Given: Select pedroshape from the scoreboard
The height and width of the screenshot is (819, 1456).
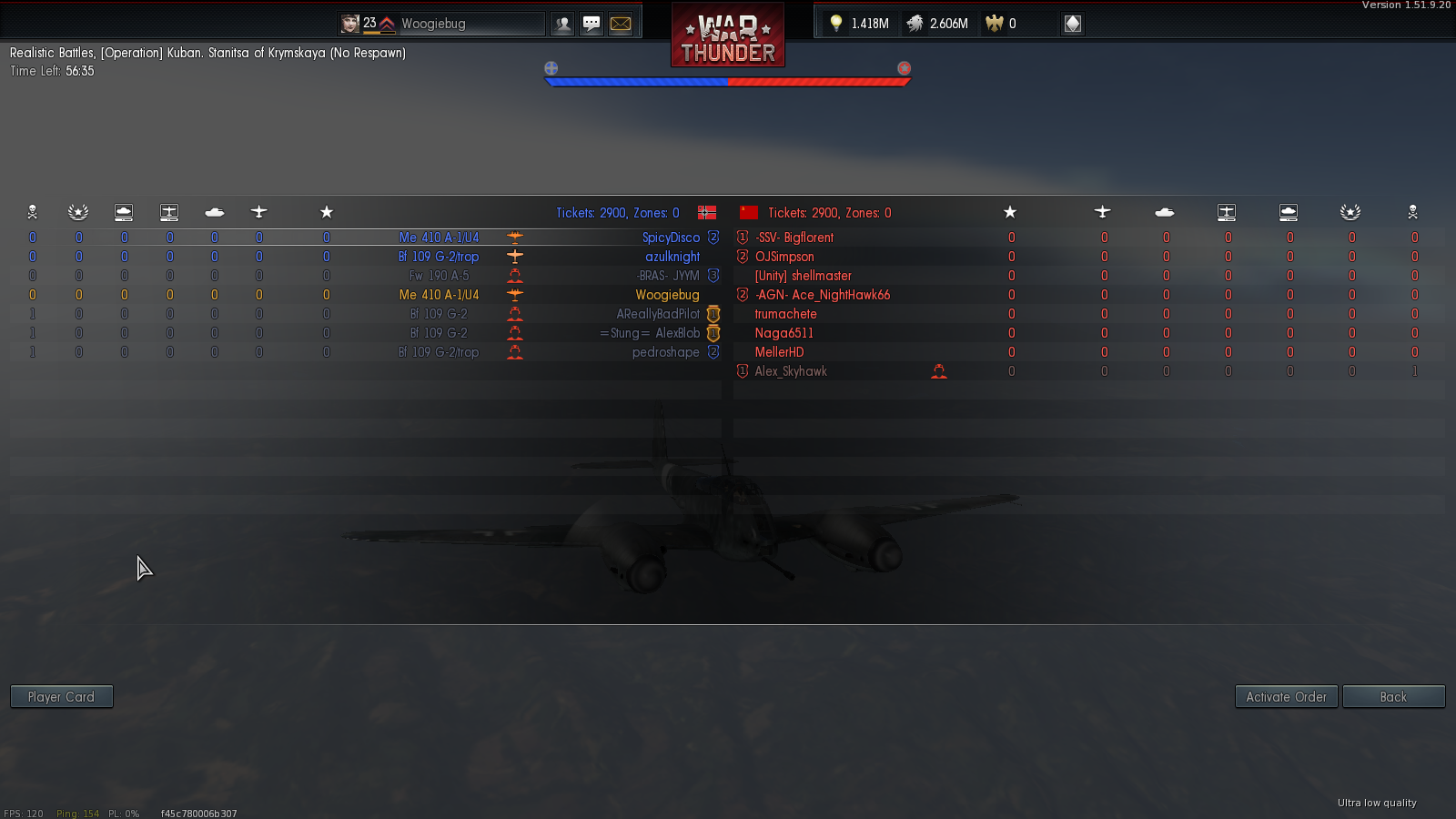Looking at the screenshot, I should 665,352.
